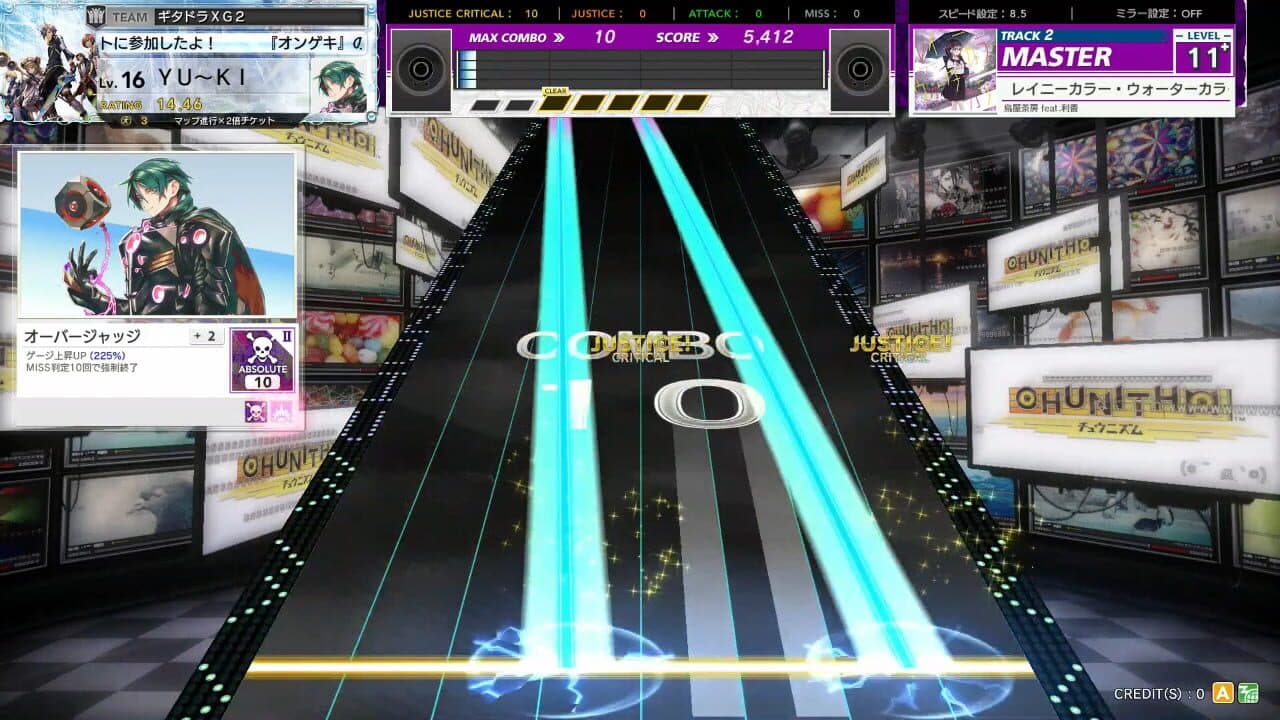This screenshot has width=1280, height=720.
Task: Enable the skull modifier icon under the skill card
Action: click(x=256, y=412)
